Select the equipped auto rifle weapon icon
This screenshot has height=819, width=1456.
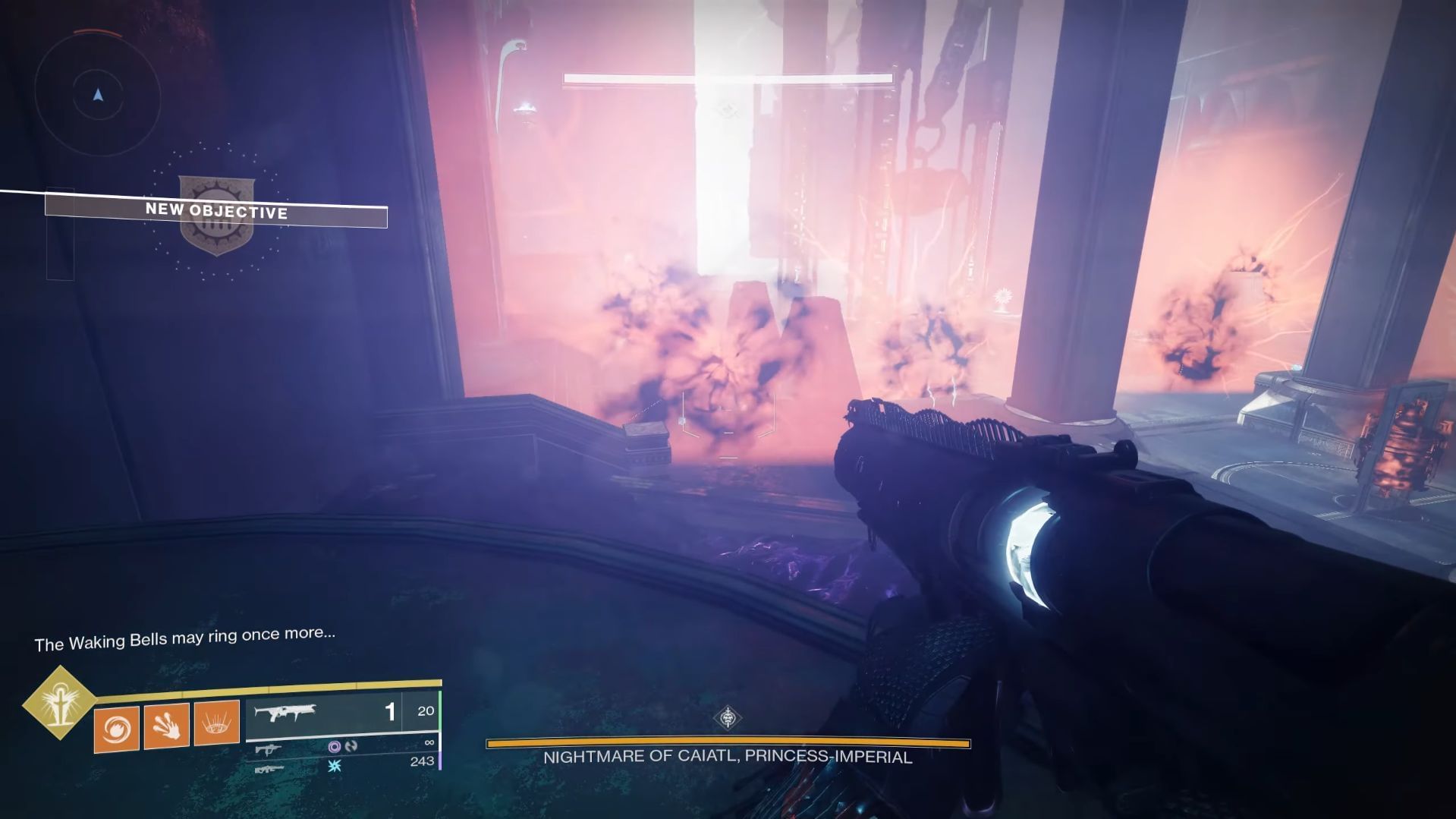tap(287, 713)
